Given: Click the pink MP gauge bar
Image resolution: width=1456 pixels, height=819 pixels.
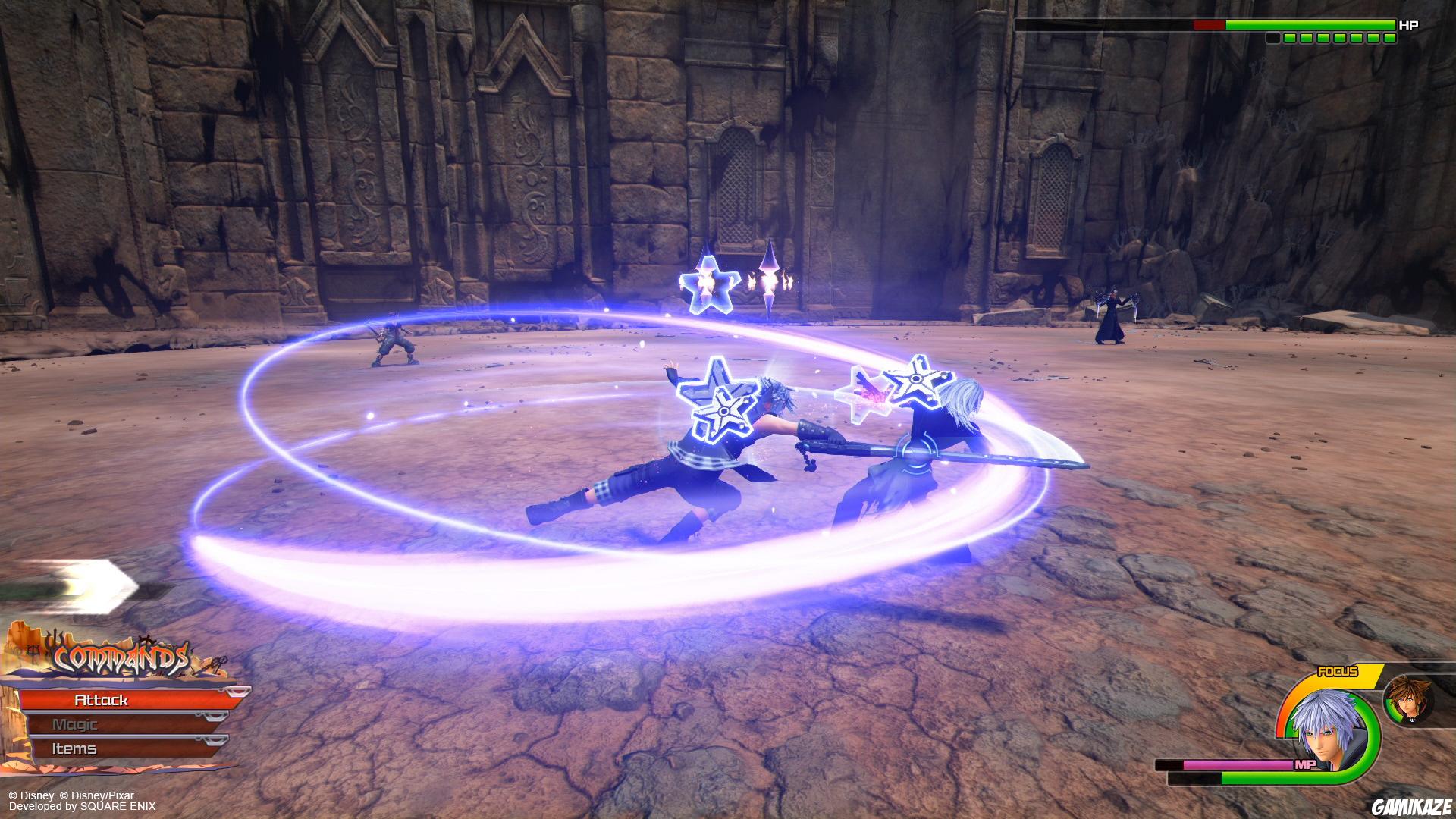Looking at the screenshot, I should click(1236, 764).
